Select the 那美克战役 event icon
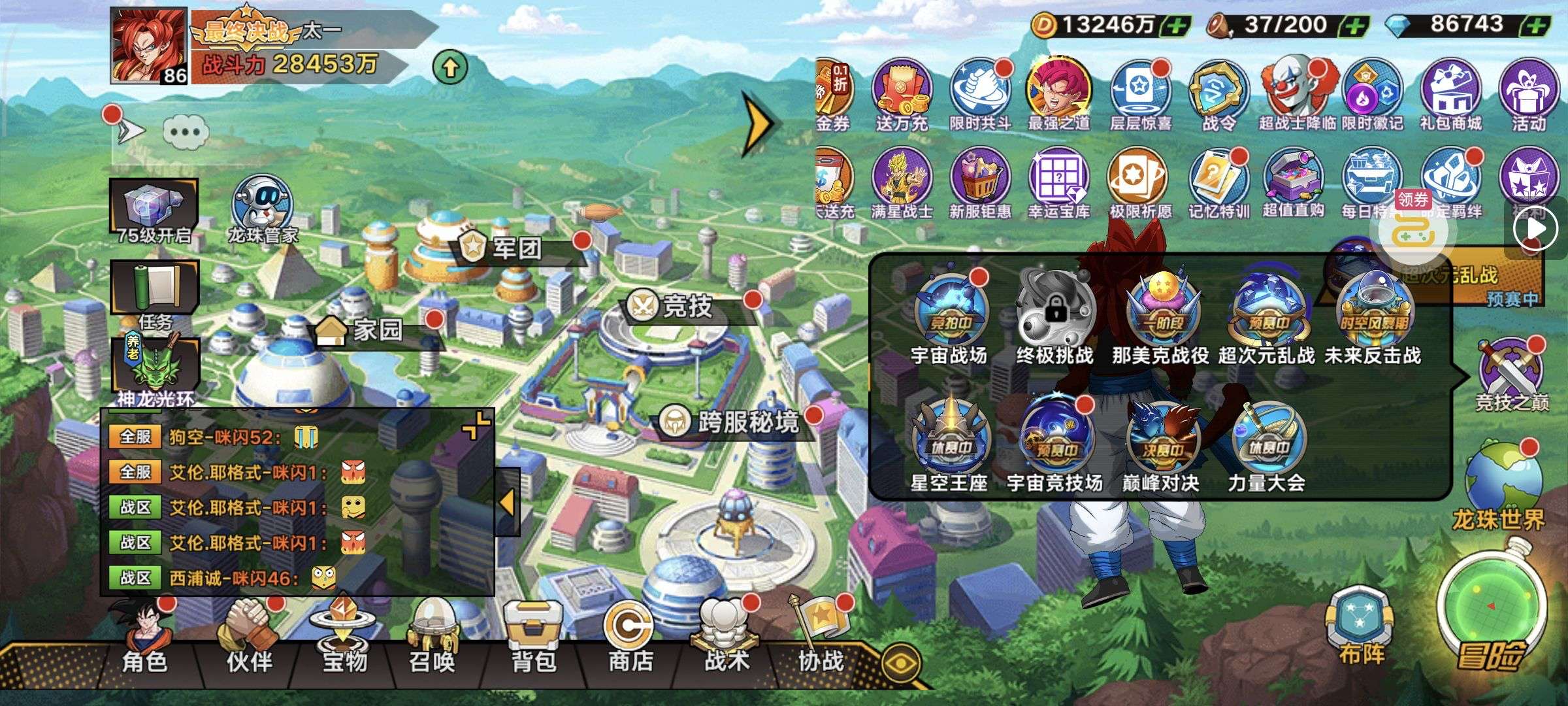 (x=1160, y=314)
